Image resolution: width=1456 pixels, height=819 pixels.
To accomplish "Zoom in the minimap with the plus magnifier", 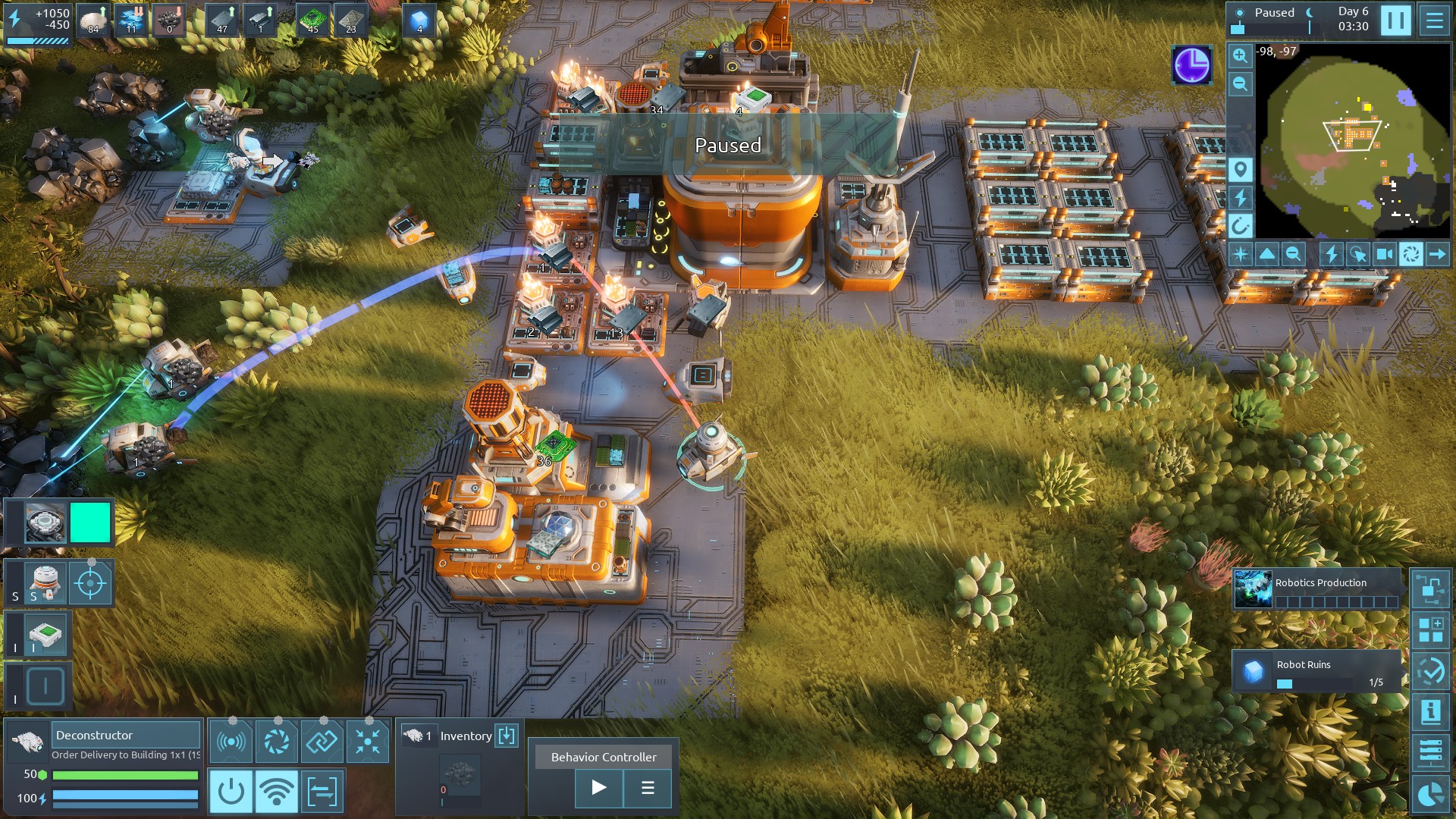I will [x=1240, y=55].
